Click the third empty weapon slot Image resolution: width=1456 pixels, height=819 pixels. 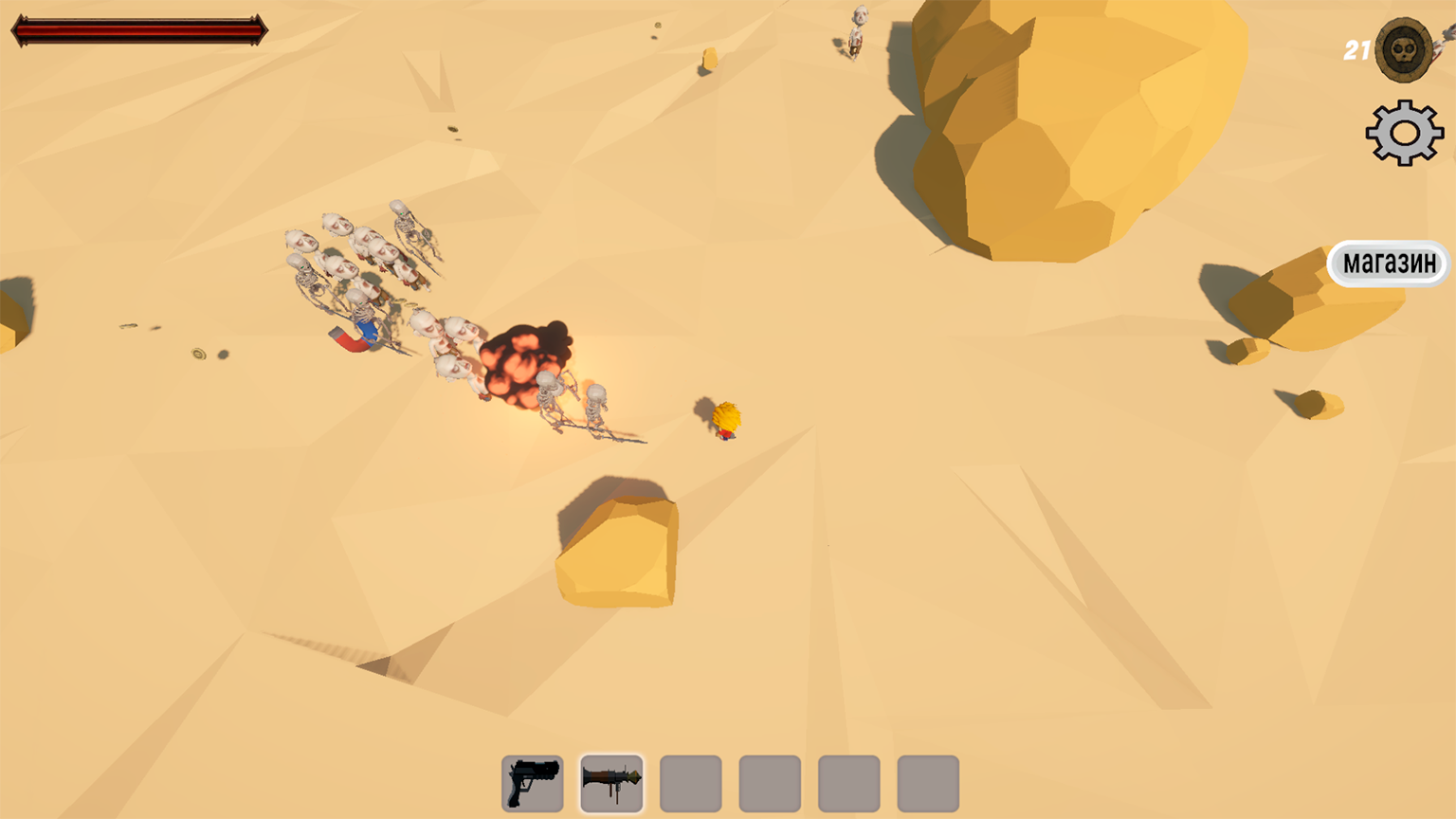click(x=691, y=782)
